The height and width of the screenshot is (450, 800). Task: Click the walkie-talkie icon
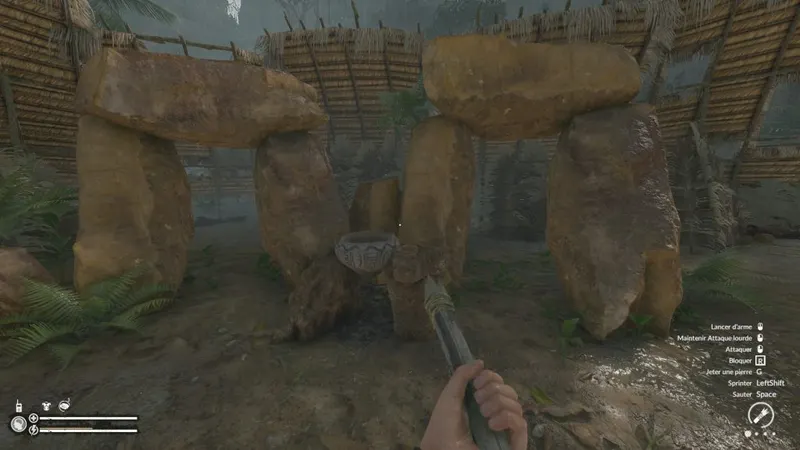[19, 407]
